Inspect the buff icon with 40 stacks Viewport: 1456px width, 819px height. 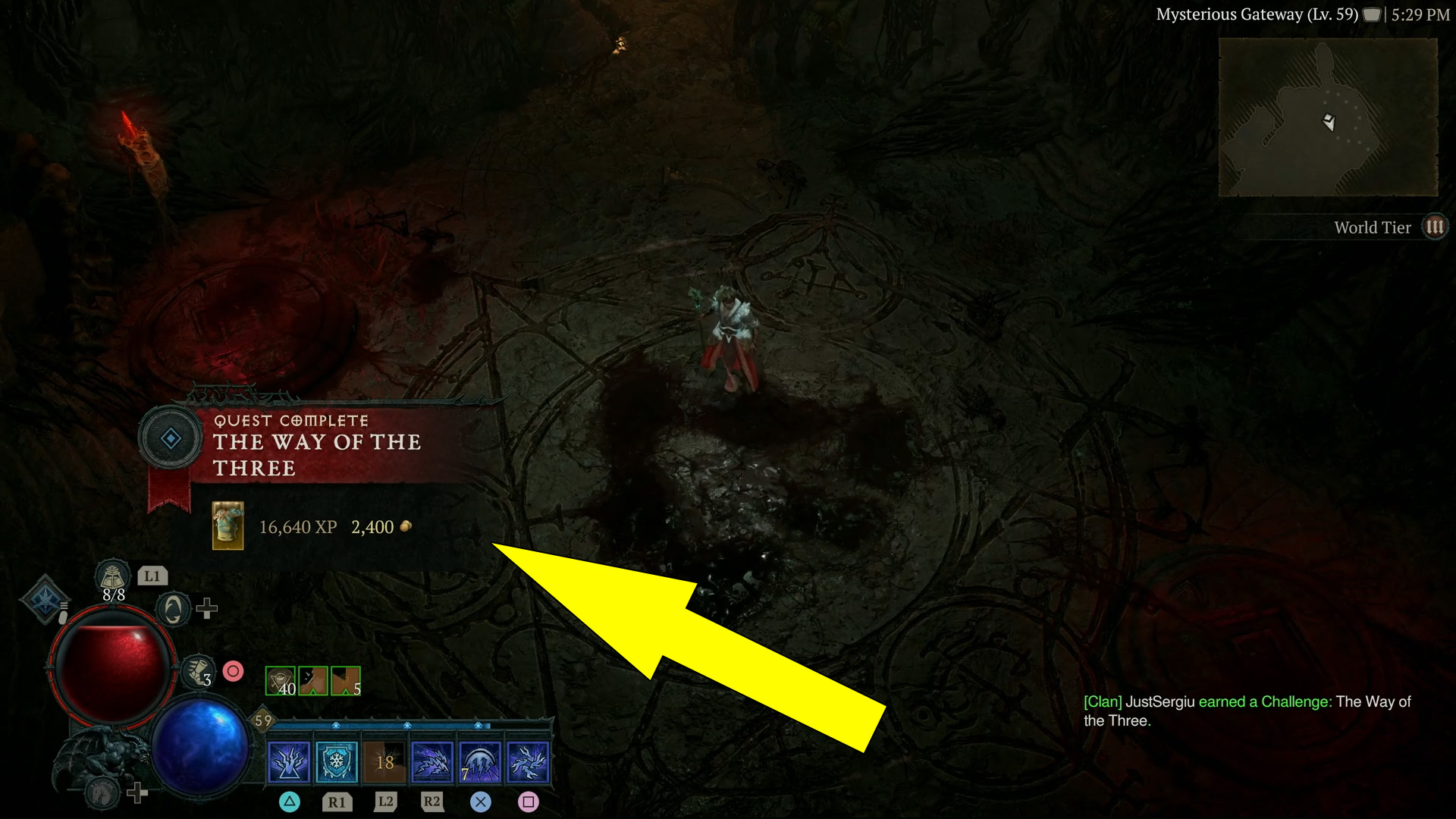[281, 680]
